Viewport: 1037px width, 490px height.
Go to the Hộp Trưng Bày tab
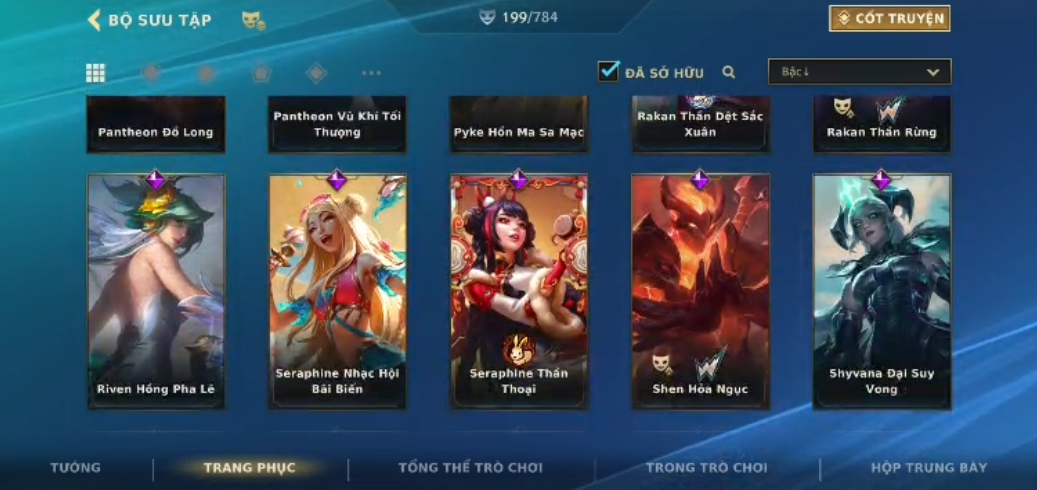point(928,468)
